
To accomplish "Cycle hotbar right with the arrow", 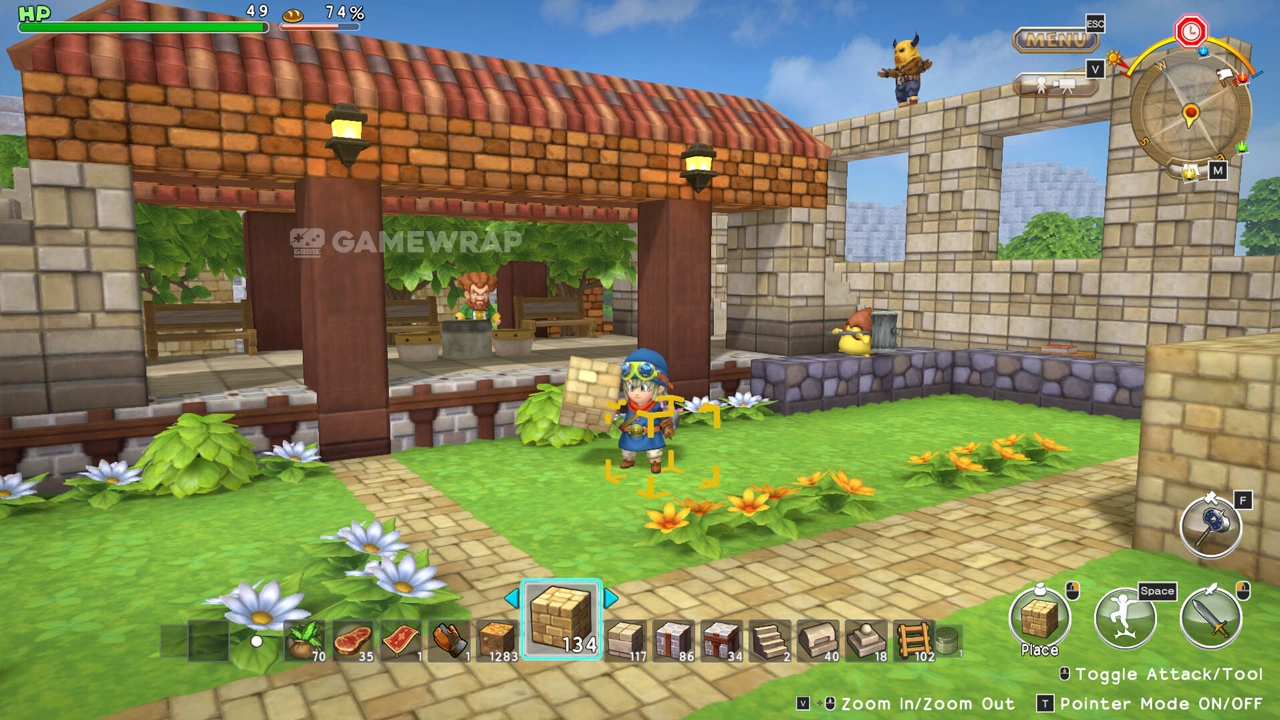I will click(x=610, y=599).
